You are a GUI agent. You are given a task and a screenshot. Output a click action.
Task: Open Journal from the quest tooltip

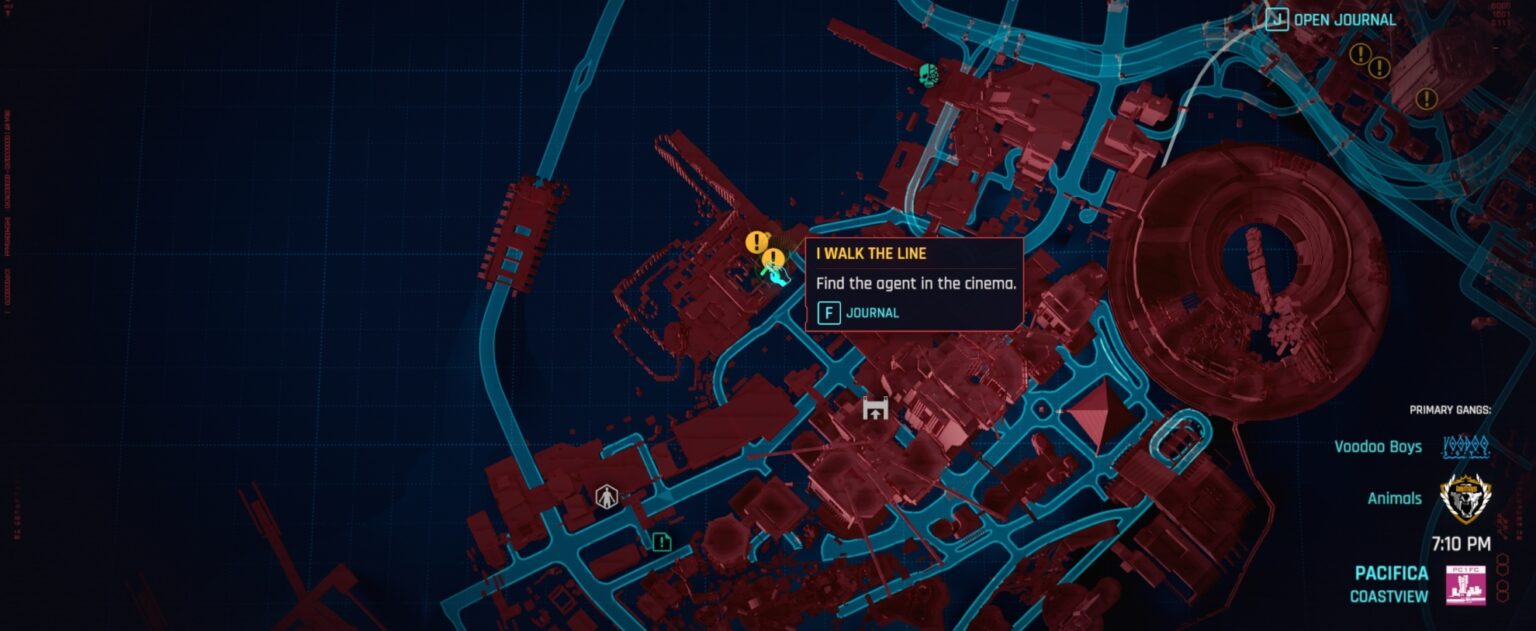858,313
